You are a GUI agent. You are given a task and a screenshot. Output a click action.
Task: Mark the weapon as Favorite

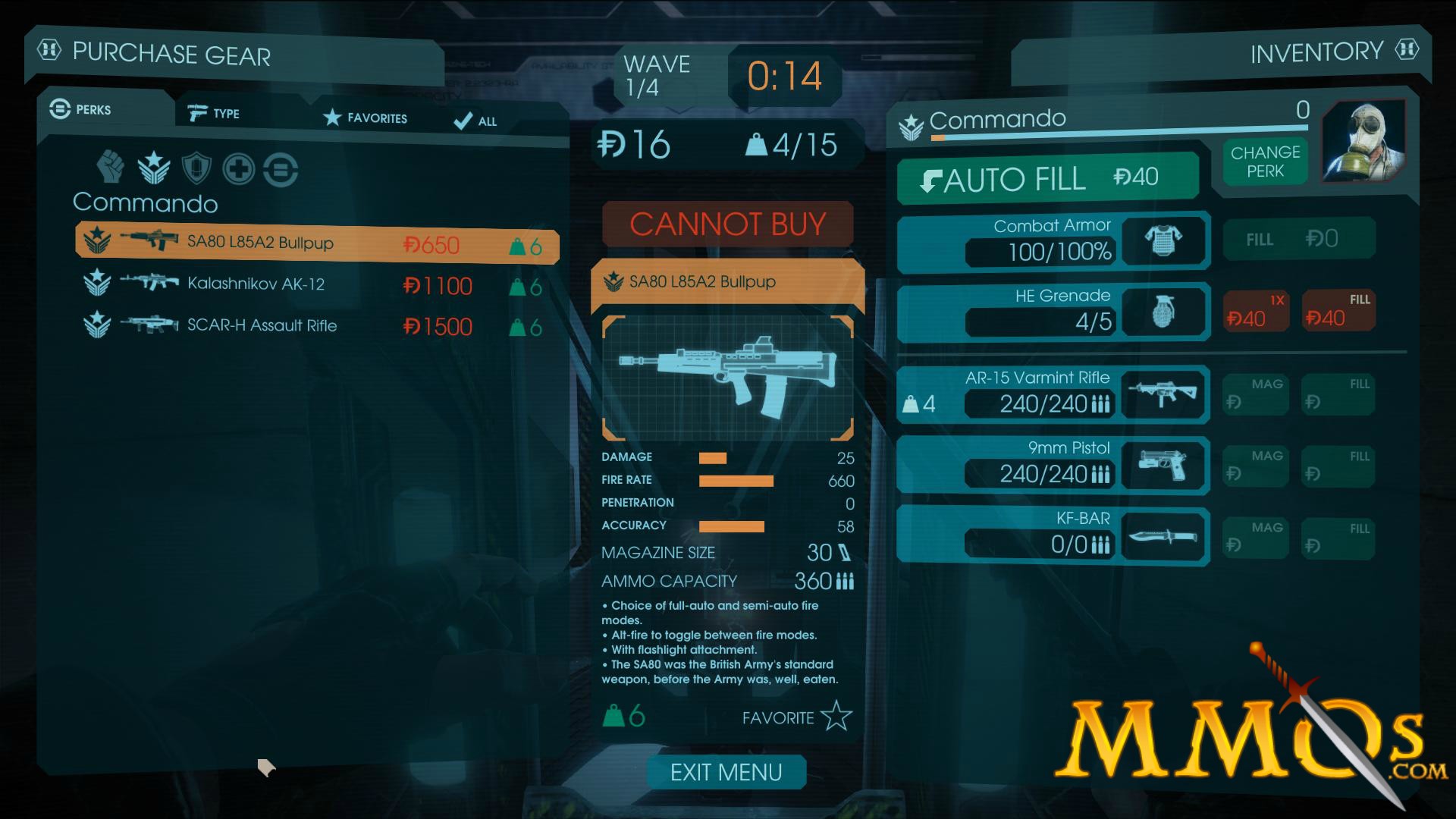click(796, 717)
